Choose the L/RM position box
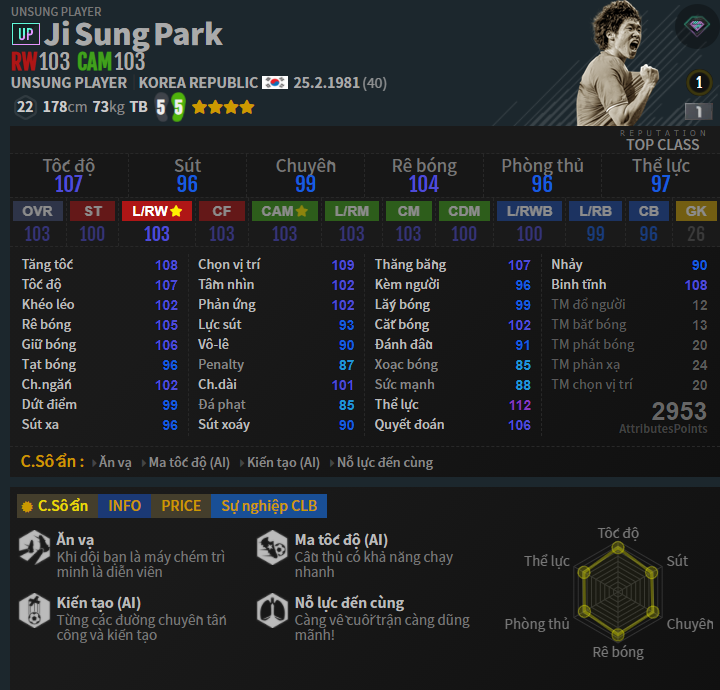This screenshot has height=690, width=720. (x=351, y=211)
